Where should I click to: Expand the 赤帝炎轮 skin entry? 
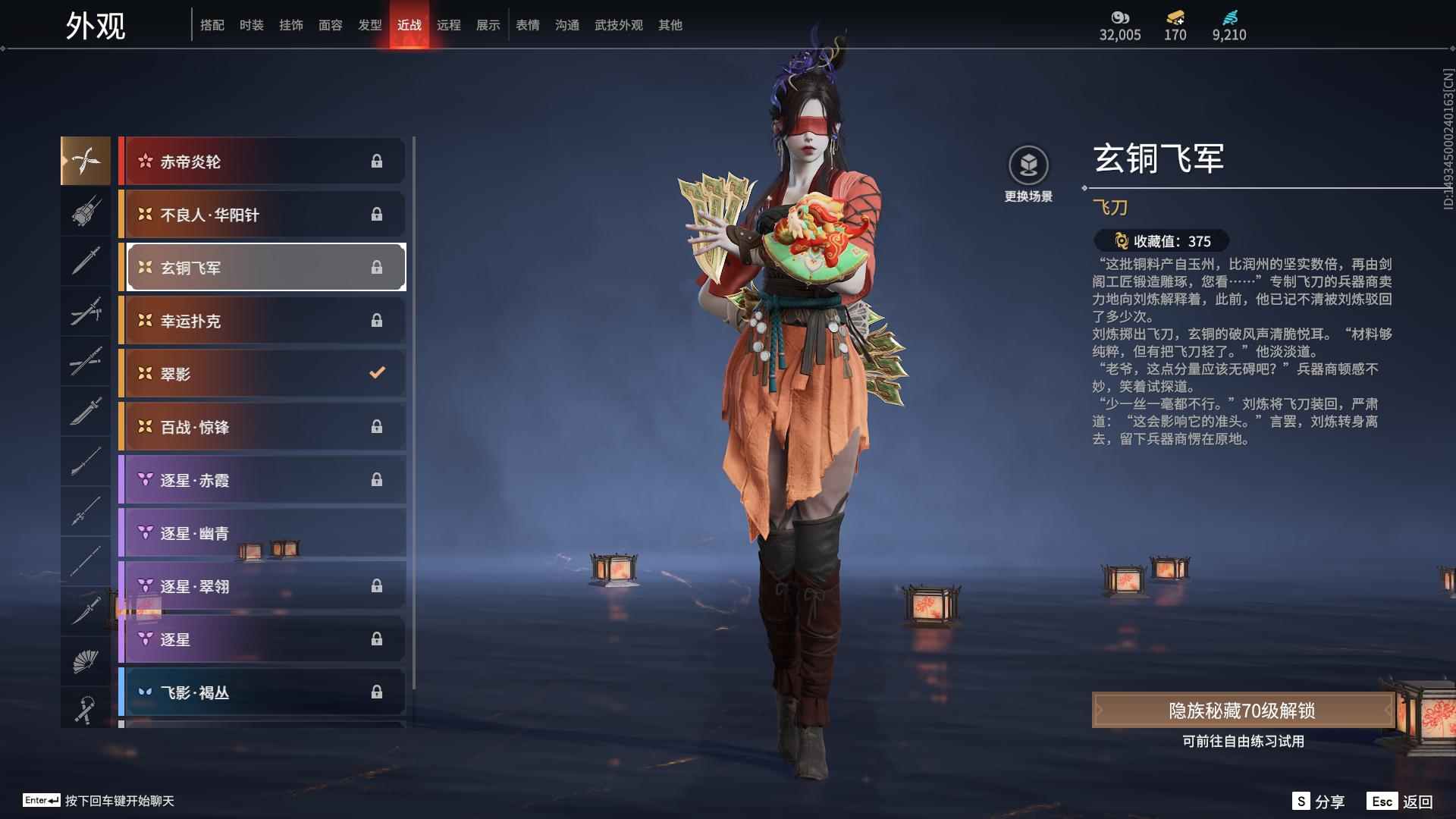click(x=262, y=161)
